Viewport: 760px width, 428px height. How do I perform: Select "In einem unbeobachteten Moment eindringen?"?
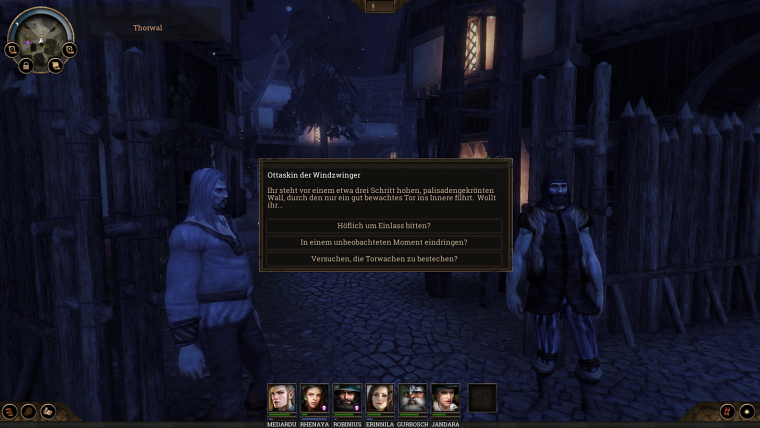point(384,242)
